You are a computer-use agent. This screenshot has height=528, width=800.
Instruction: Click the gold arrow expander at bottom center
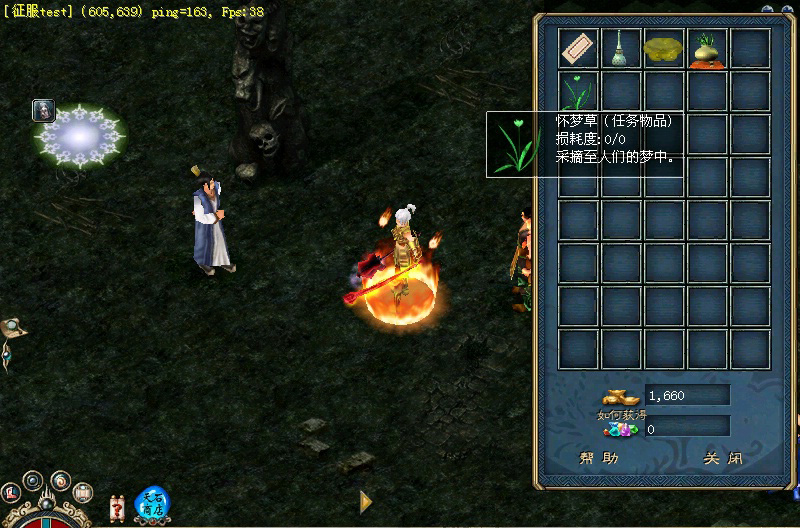click(x=366, y=501)
